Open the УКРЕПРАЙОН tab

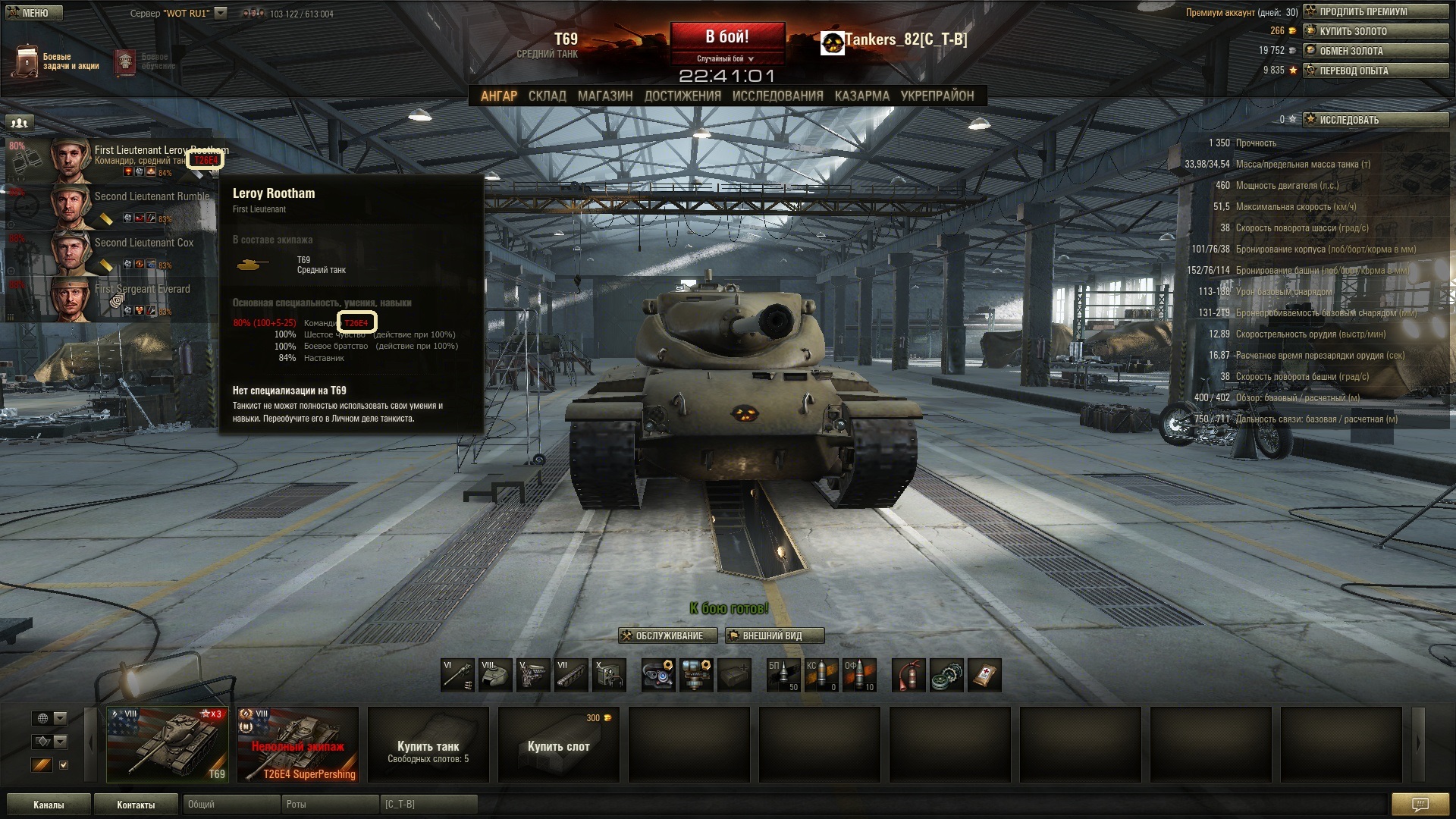click(937, 96)
